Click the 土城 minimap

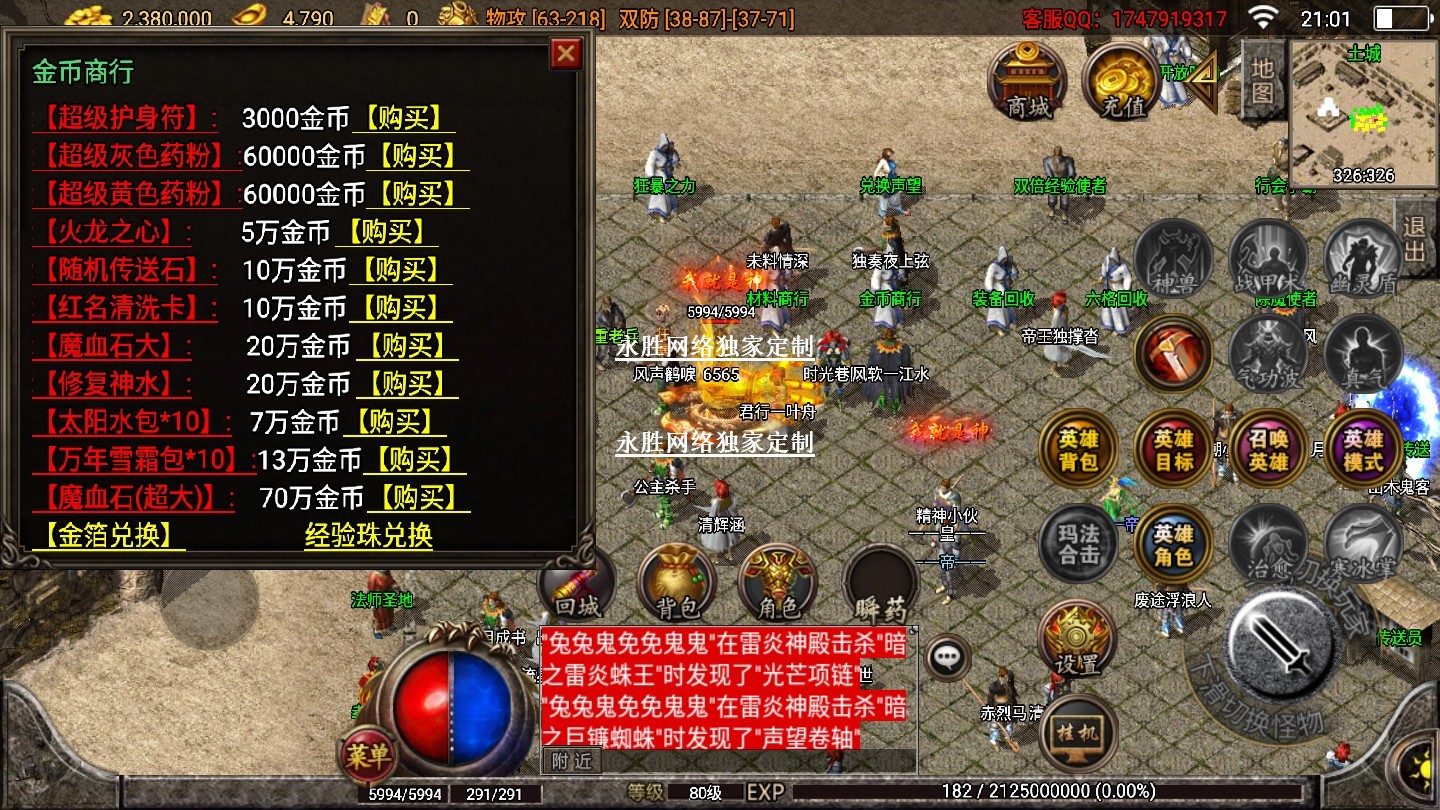[x=1364, y=113]
